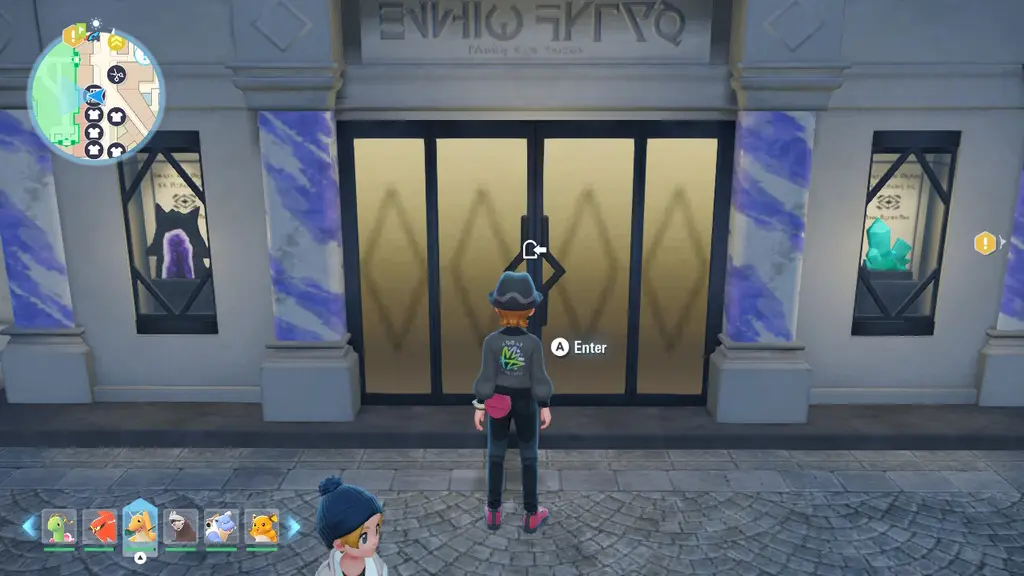Viewport: 1024px width, 576px height.
Task: Pick Excadrill from the party bar
Action: (181, 526)
